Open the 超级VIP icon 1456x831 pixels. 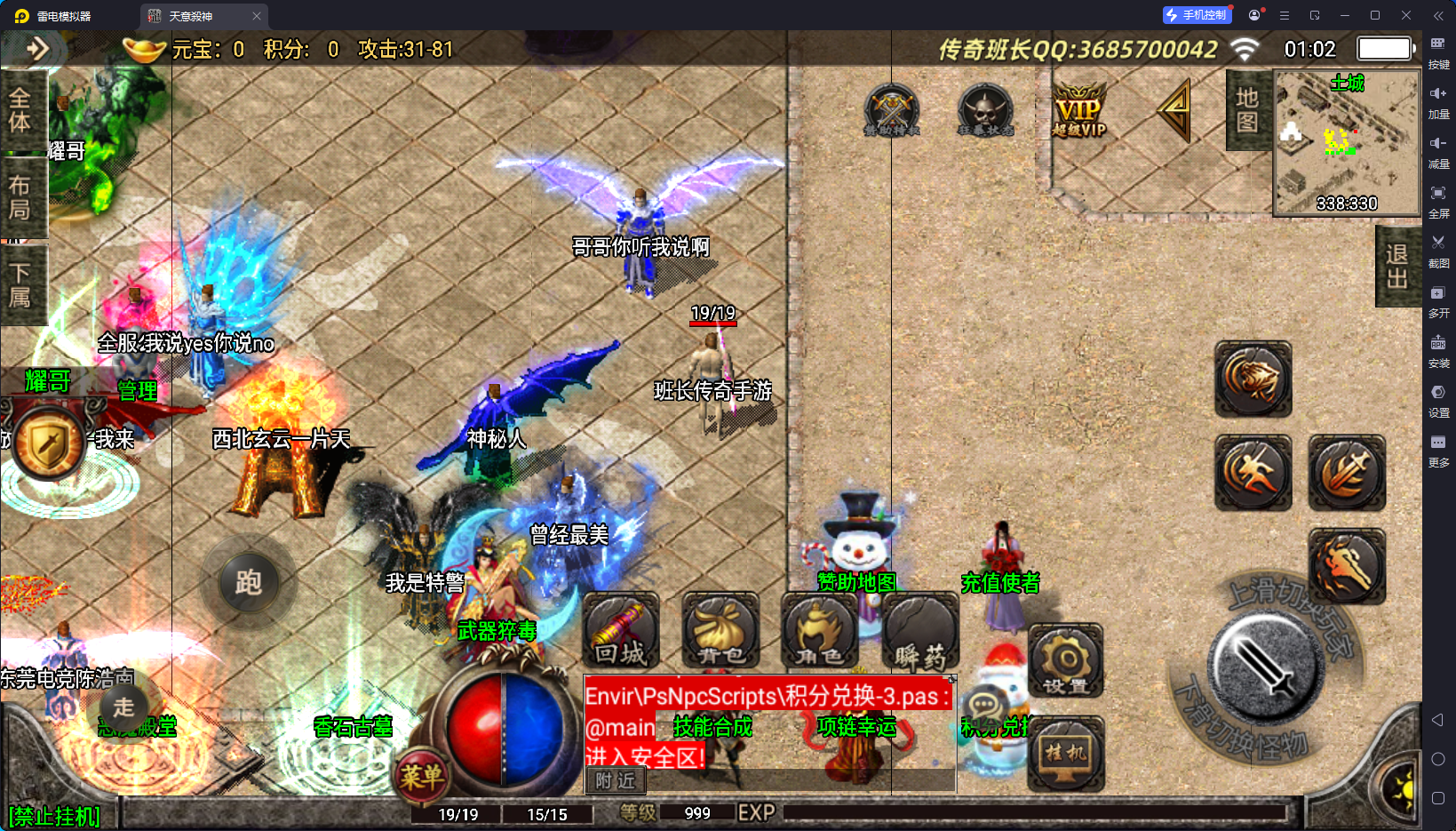[x=1079, y=110]
